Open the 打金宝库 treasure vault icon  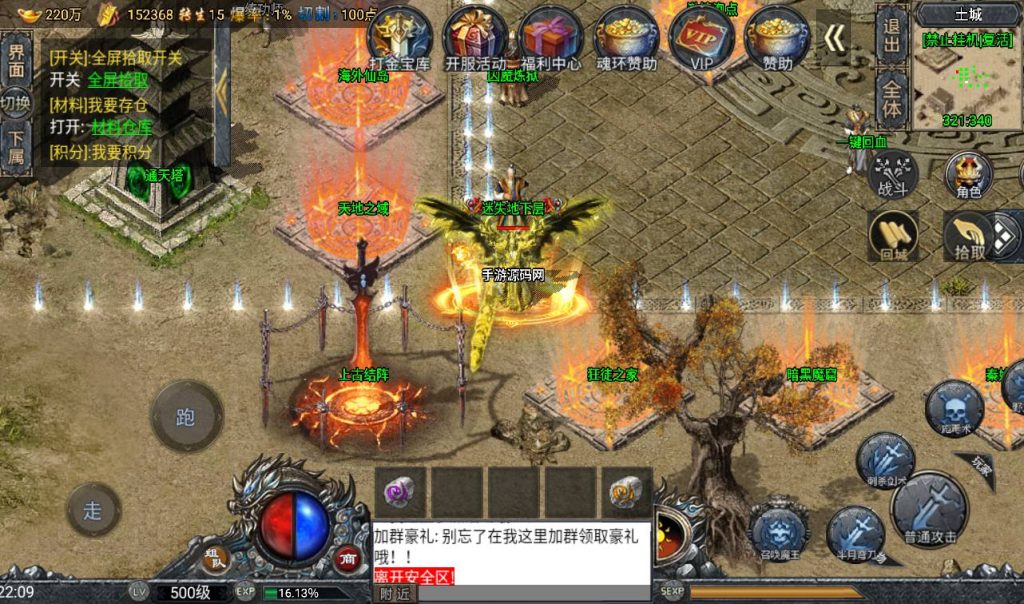pos(399,38)
